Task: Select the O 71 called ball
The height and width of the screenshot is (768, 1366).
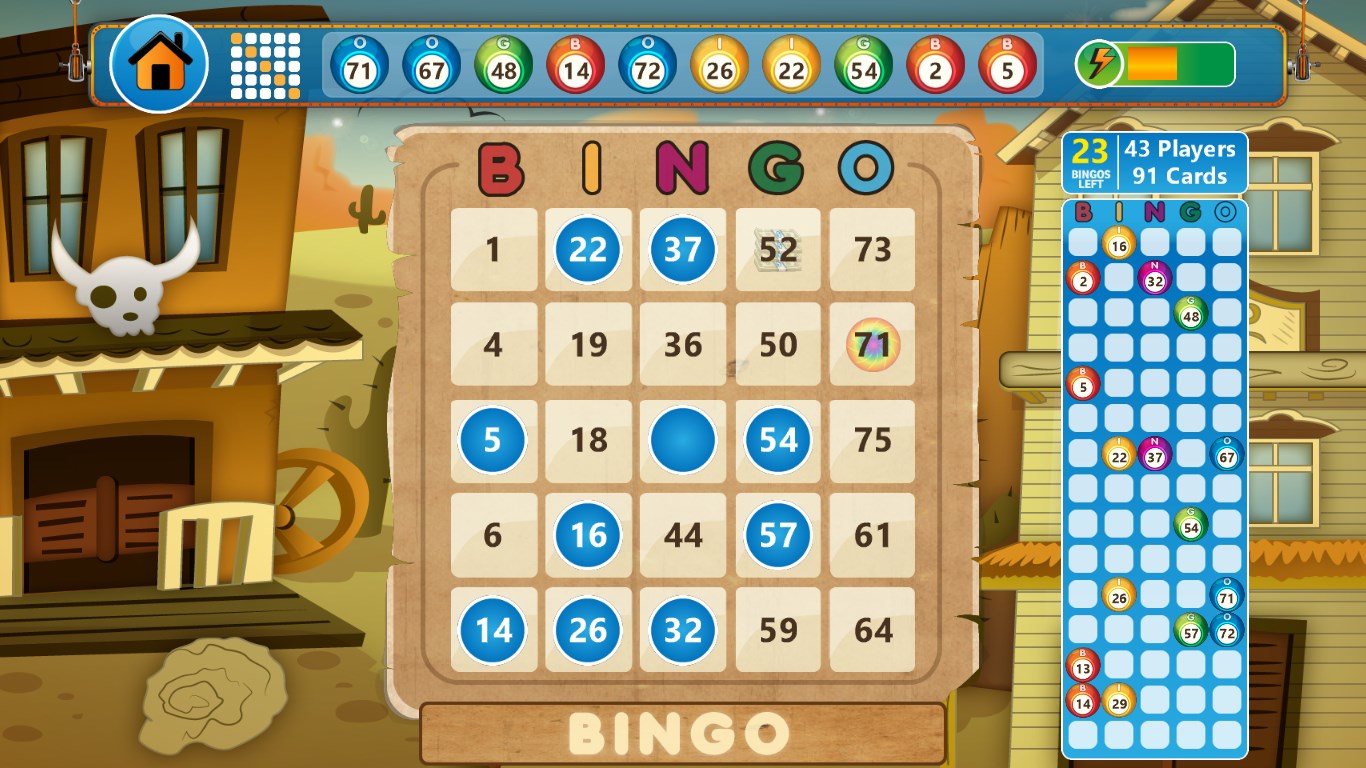Action: click(359, 64)
